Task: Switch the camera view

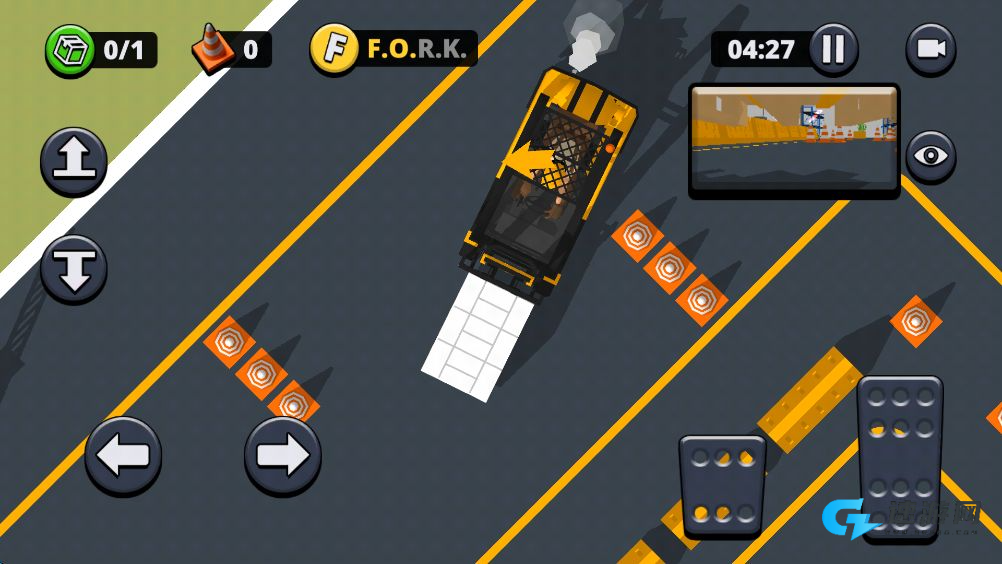Action: click(x=930, y=49)
